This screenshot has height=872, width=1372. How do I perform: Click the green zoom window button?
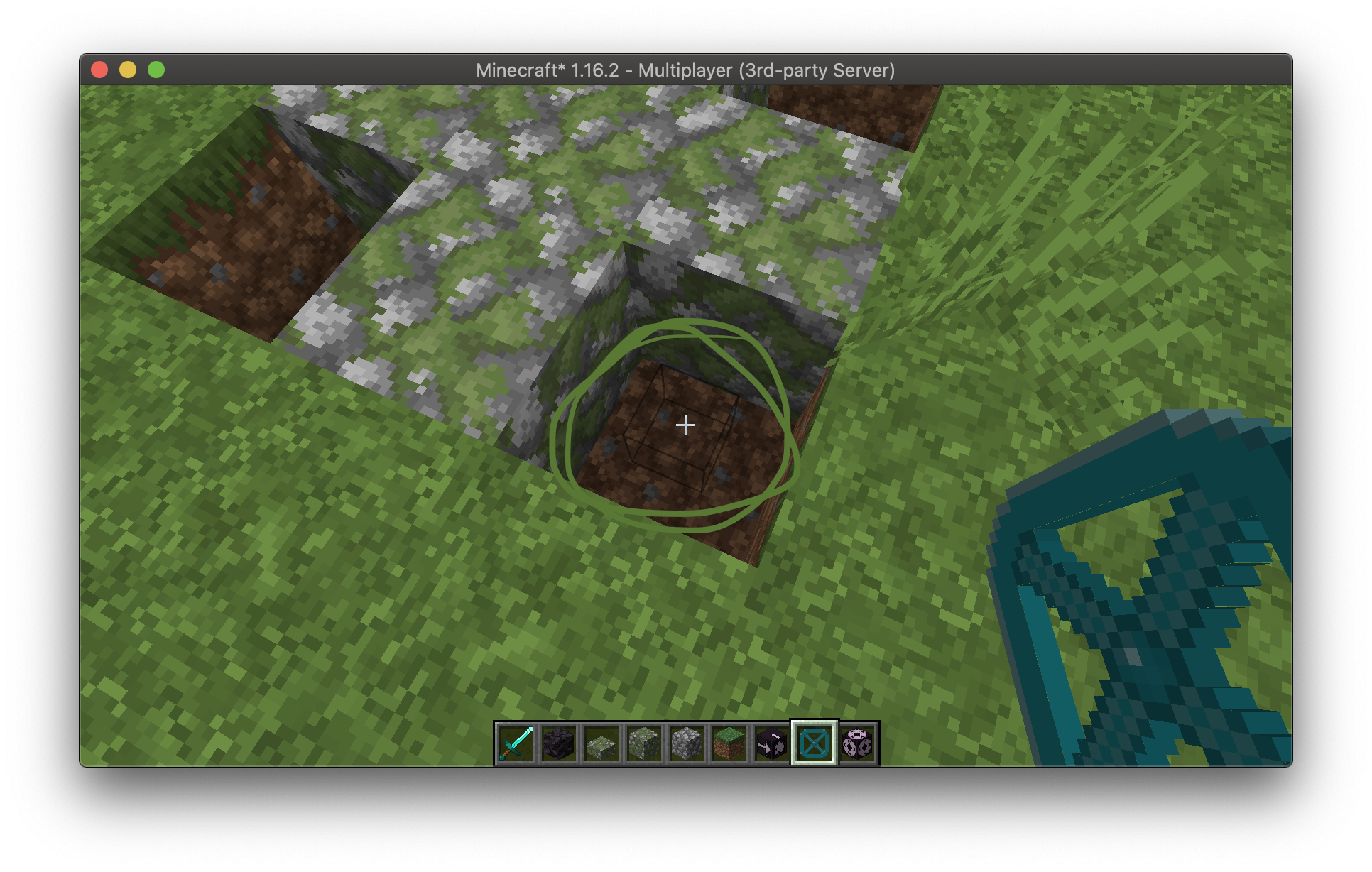156,70
